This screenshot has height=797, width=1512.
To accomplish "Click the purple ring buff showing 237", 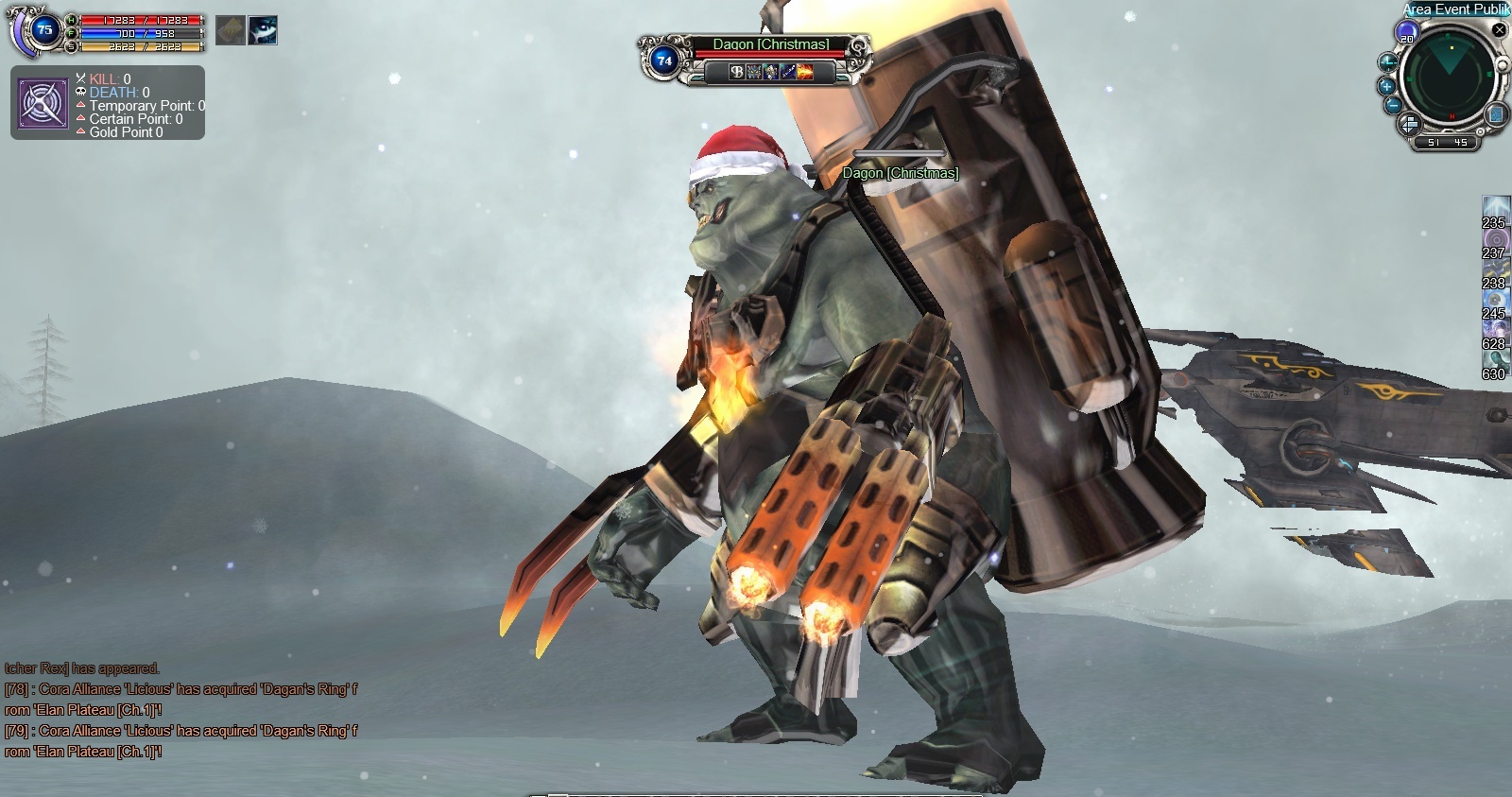I will click(1495, 239).
